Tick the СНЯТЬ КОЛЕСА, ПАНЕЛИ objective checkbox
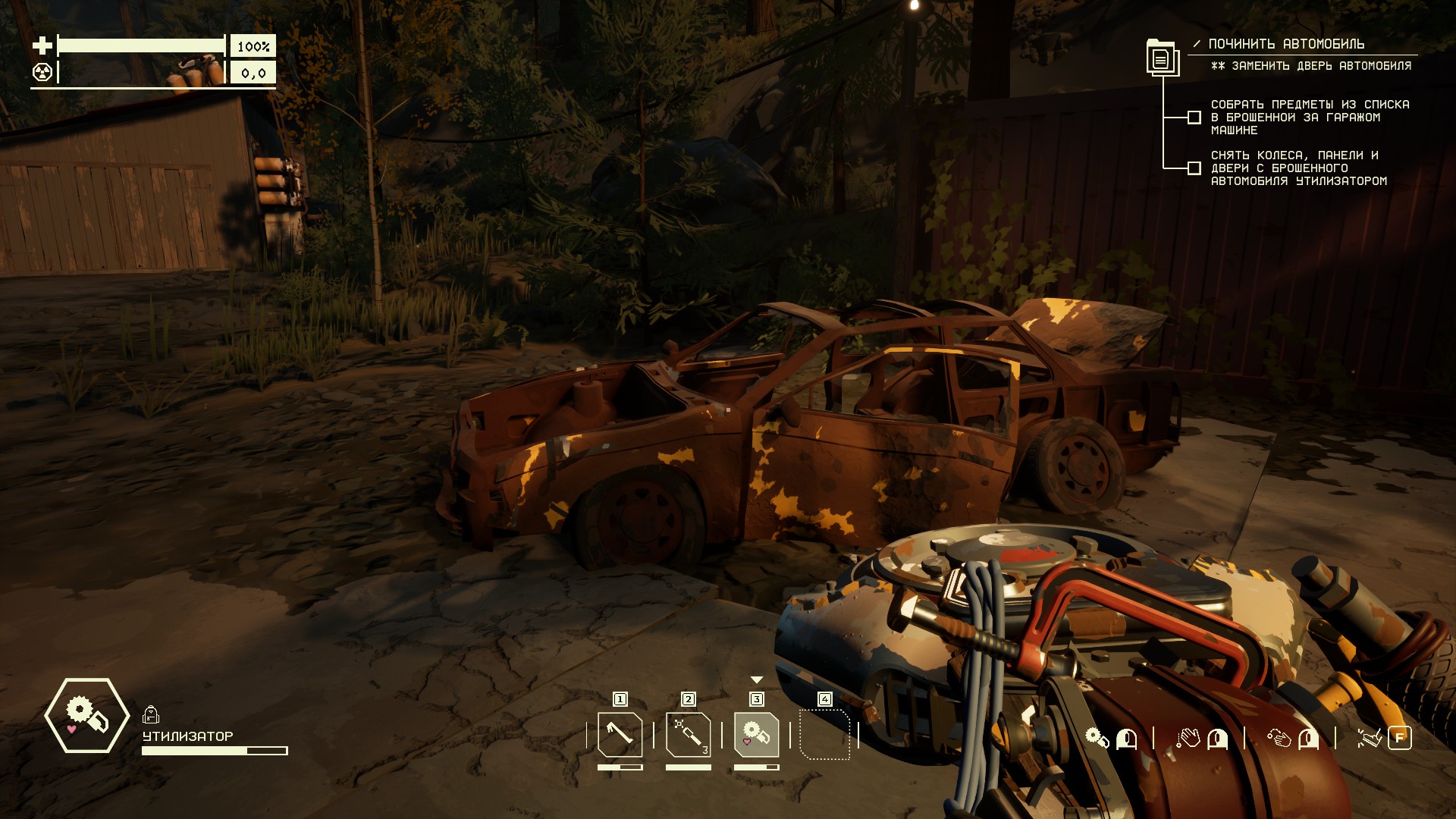Screen dimensions: 1456x819 (x=1194, y=168)
